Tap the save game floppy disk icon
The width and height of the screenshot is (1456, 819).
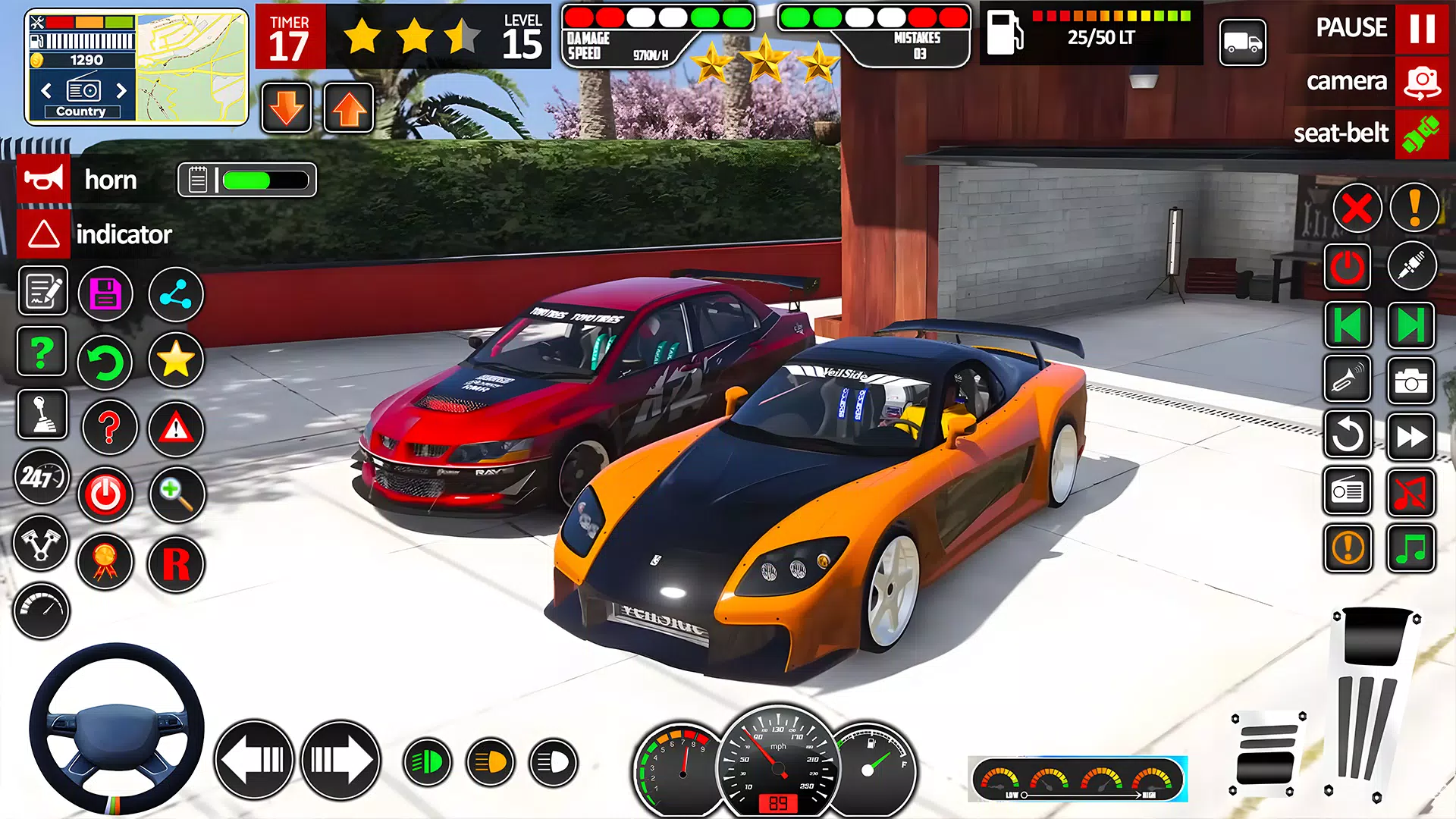point(106,294)
